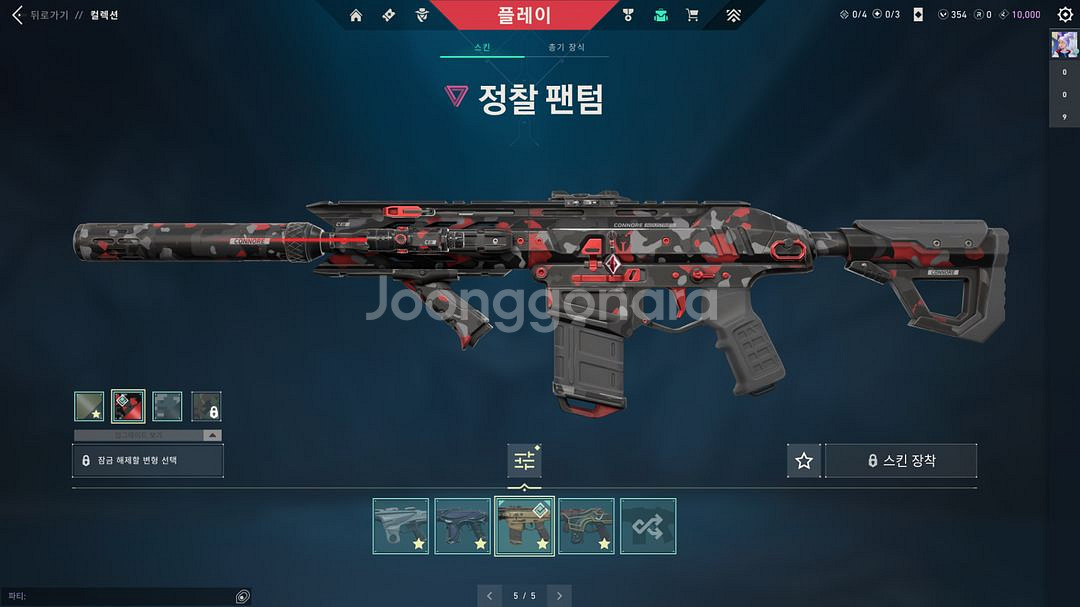Click the player avatar portrait
The image size is (1080, 607).
coord(1064,46)
